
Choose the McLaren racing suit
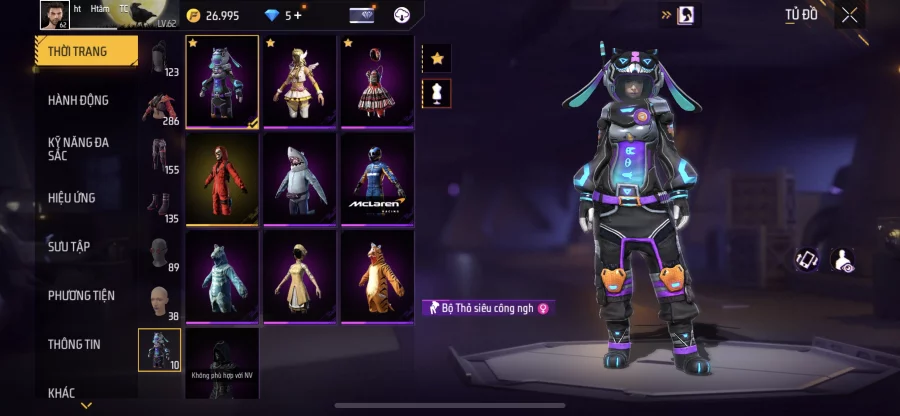376,179
